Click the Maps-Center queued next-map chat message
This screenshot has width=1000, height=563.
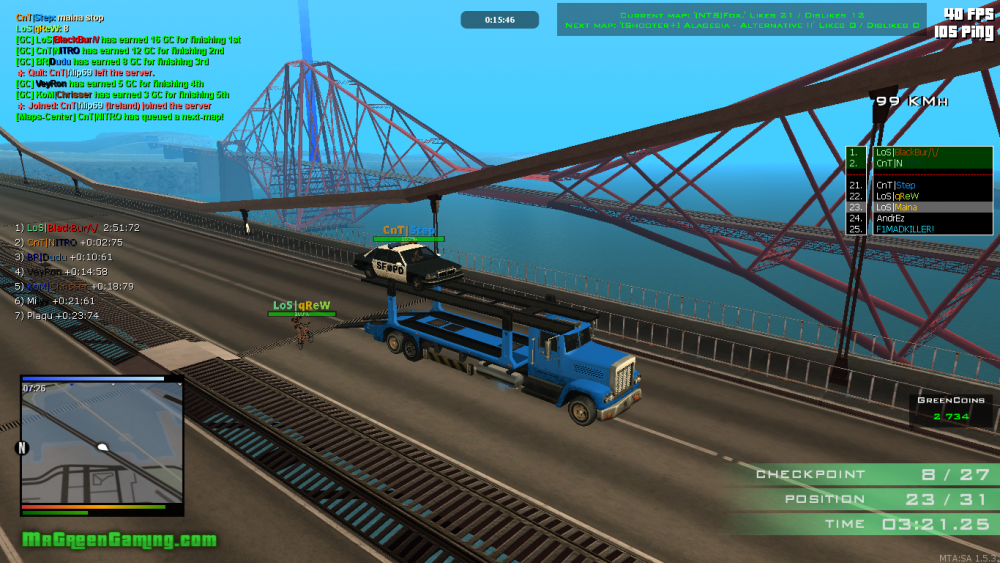coord(119,116)
